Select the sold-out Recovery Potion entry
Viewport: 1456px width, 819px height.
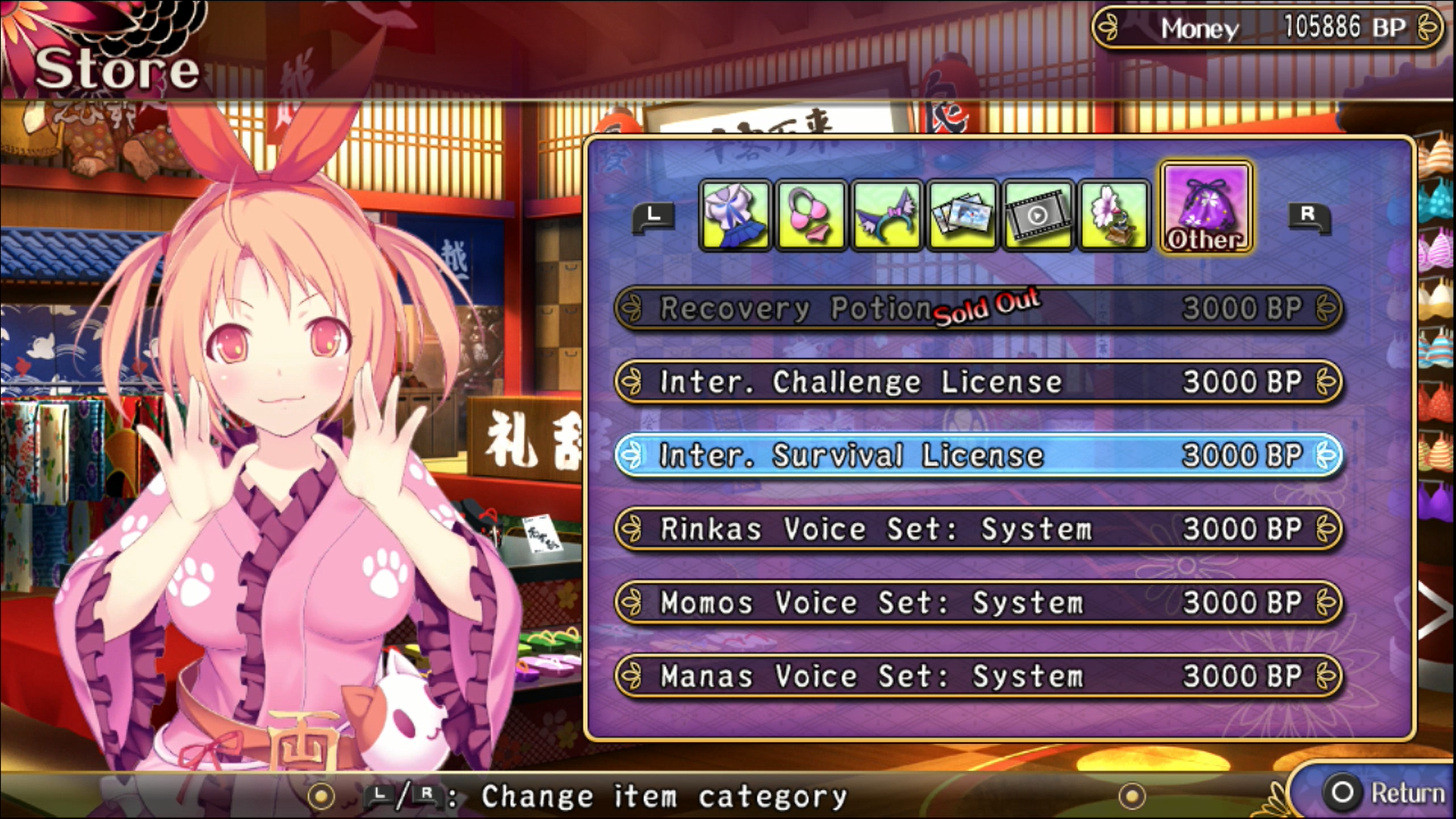[x=978, y=308]
